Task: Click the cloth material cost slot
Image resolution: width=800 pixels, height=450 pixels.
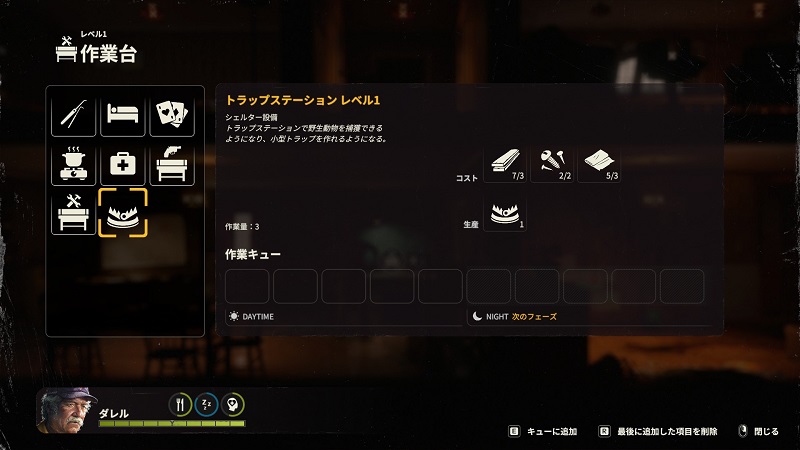Action: pos(601,164)
